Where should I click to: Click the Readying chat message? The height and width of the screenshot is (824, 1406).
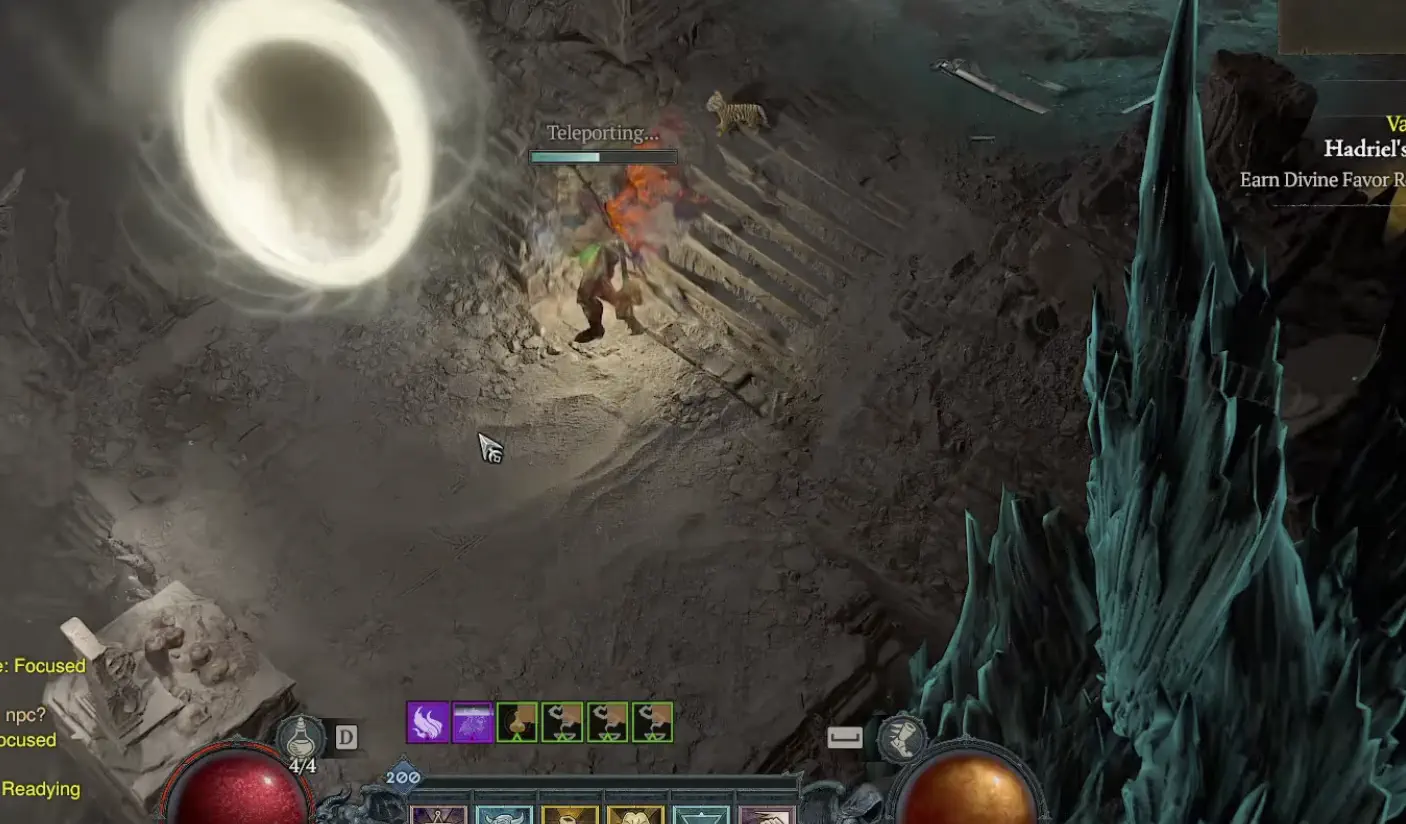(x=42, y=789)
